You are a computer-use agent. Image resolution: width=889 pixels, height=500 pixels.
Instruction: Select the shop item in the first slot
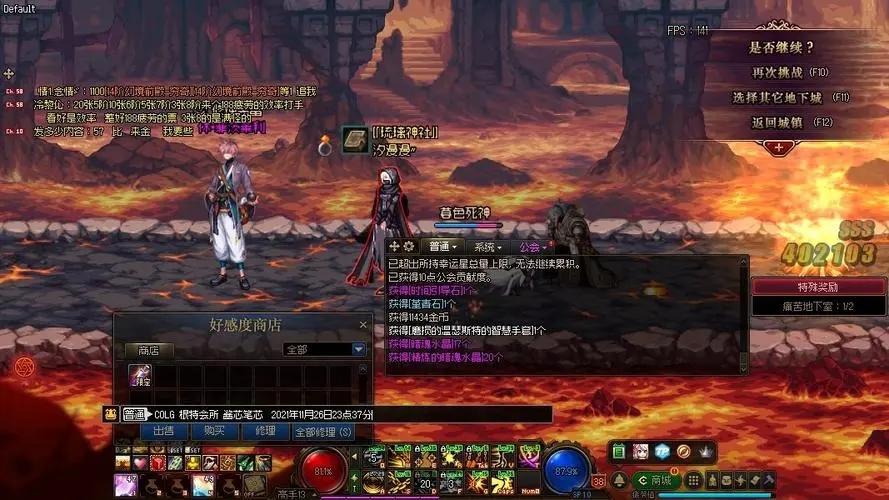click(139, 377)
